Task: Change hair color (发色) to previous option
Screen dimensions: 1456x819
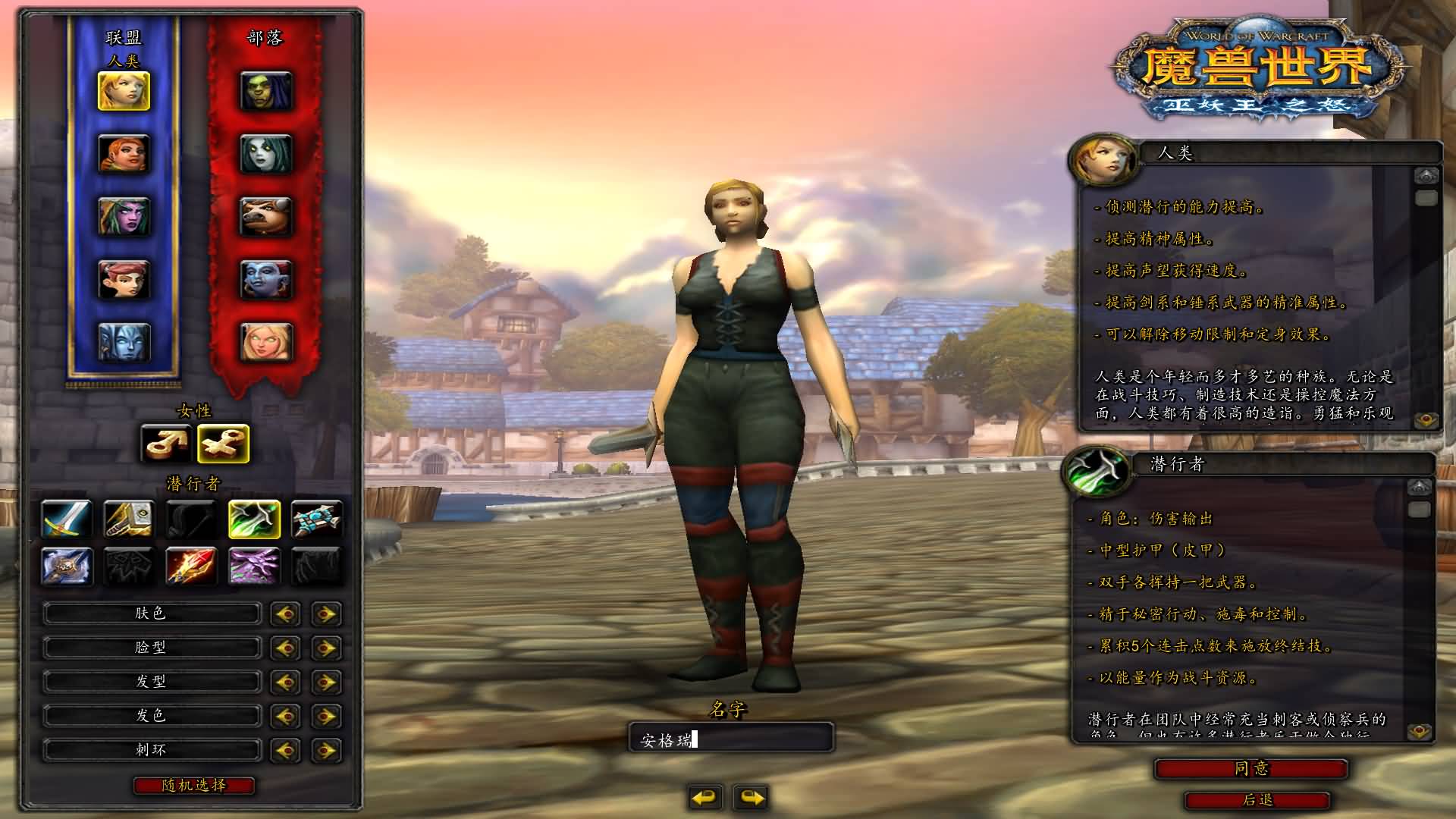Action: 286,716
